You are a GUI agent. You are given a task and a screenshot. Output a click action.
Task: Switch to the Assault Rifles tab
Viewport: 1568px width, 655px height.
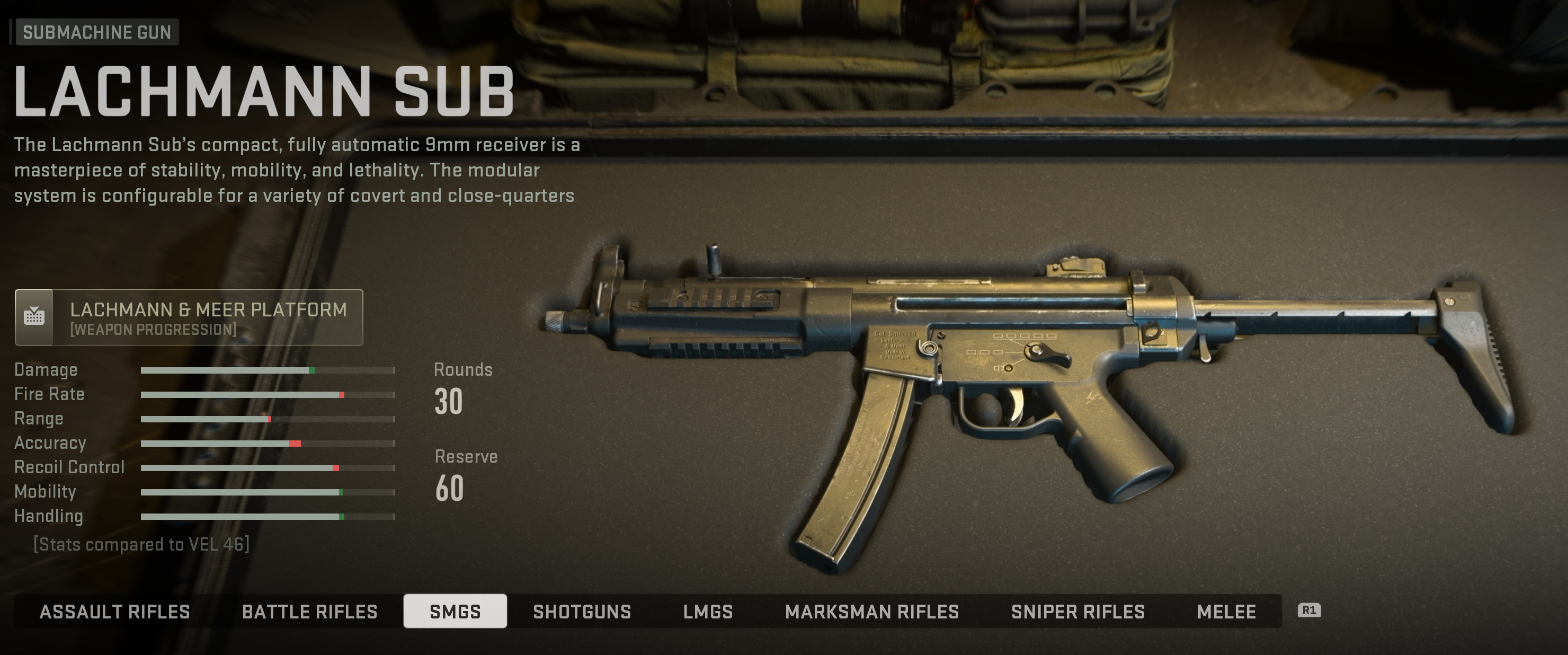tap(114, 611)
